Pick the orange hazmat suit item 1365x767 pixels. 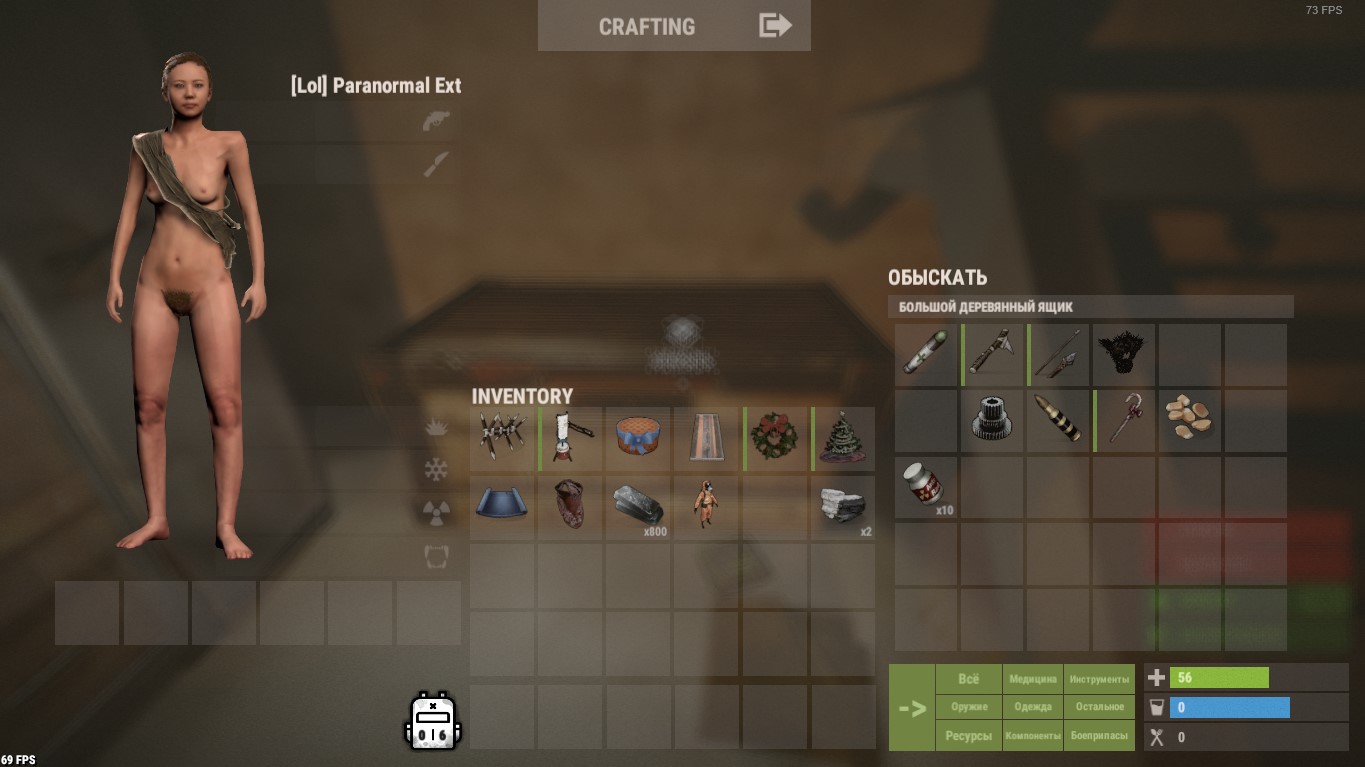point(705,506)
